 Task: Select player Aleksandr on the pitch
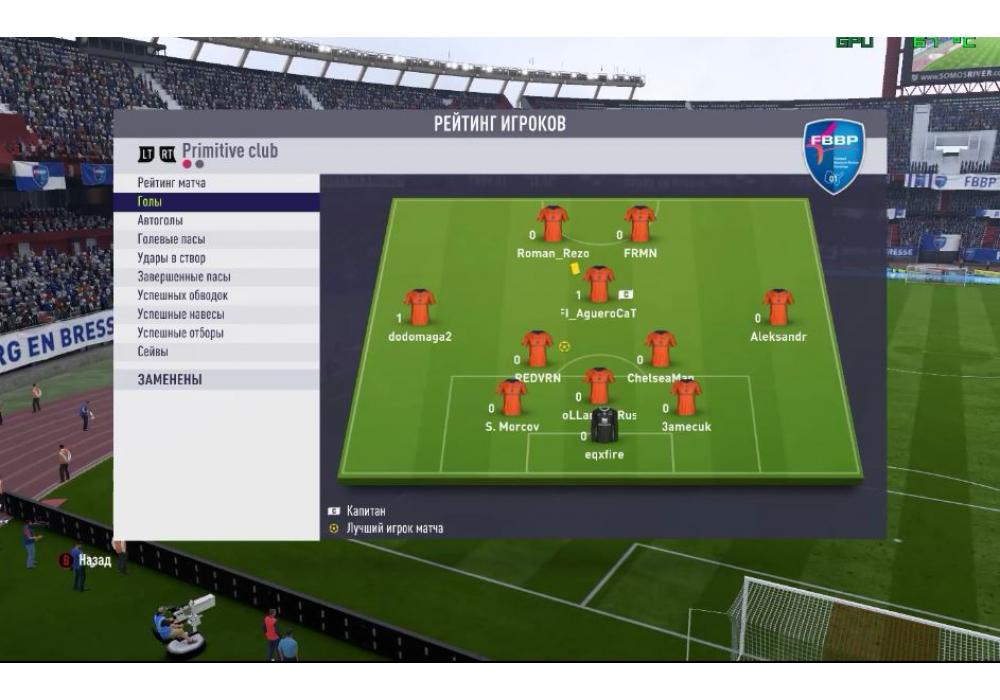(x=778, y=308)
